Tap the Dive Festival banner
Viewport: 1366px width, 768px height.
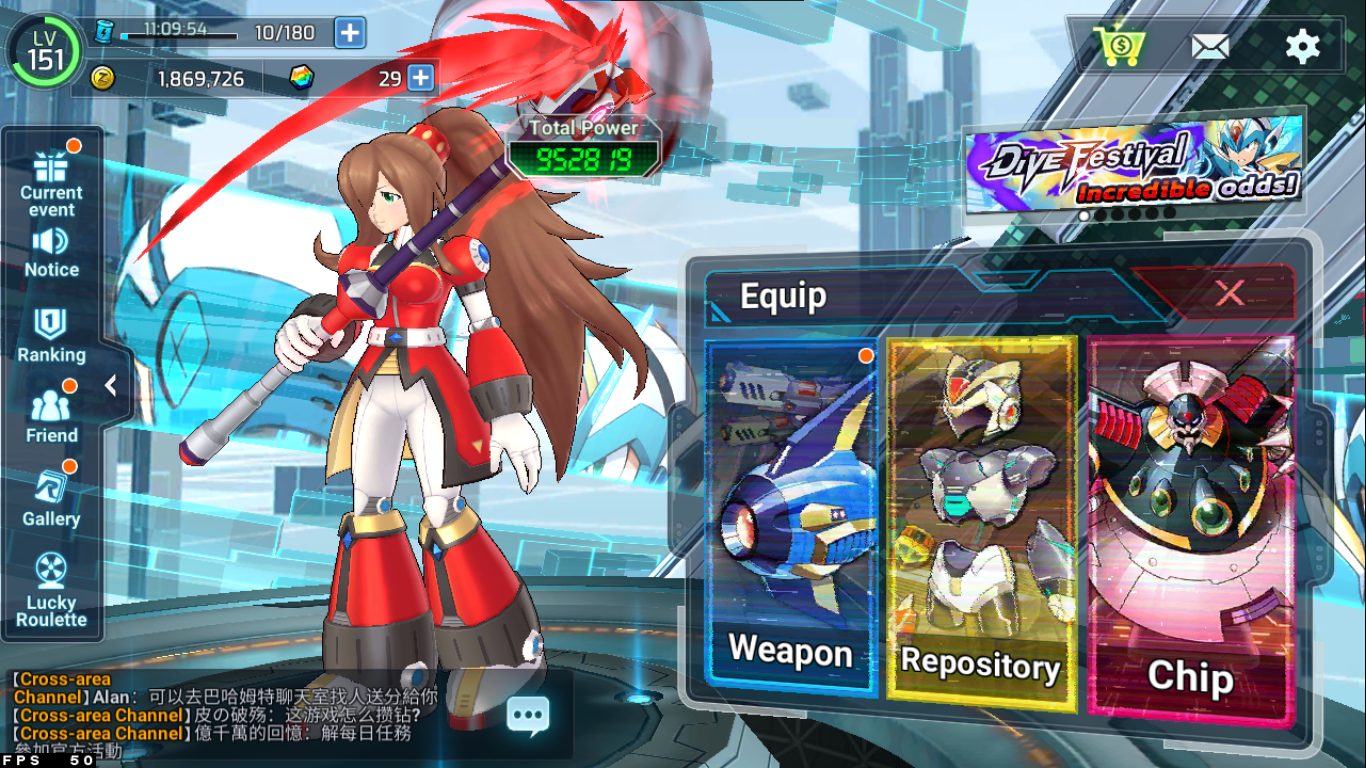pos(1133,163)
